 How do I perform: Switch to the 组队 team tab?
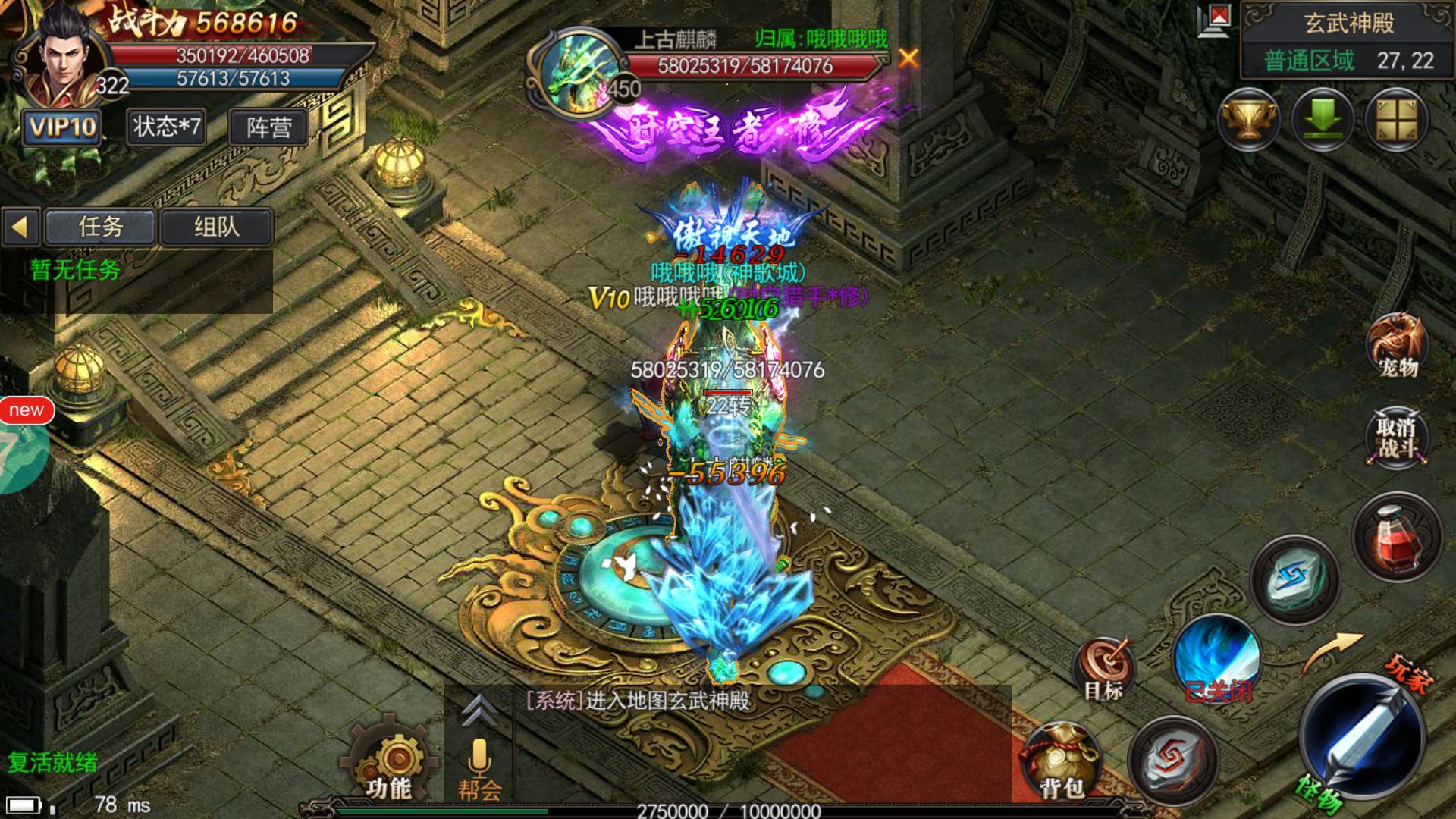tap(216, 227)
